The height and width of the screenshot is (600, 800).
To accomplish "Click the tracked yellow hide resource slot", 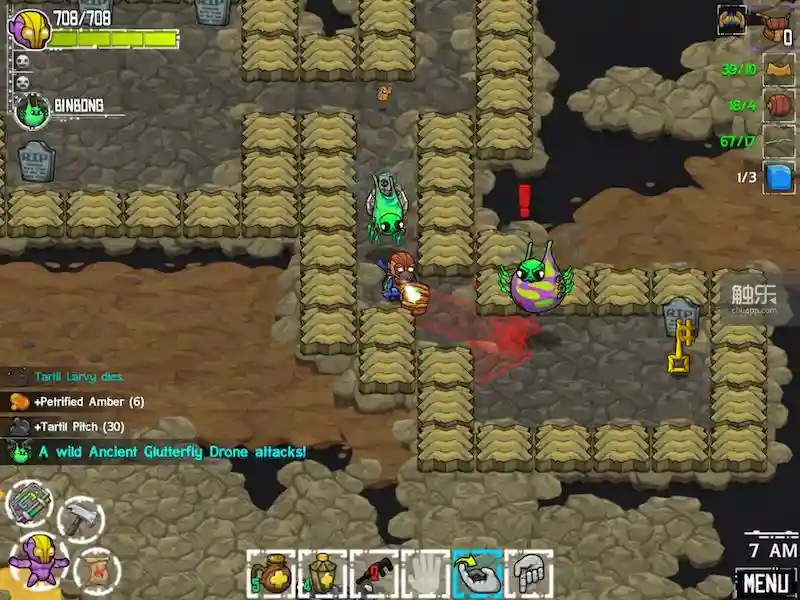I will pyautogui.click(x=779, y=69).
